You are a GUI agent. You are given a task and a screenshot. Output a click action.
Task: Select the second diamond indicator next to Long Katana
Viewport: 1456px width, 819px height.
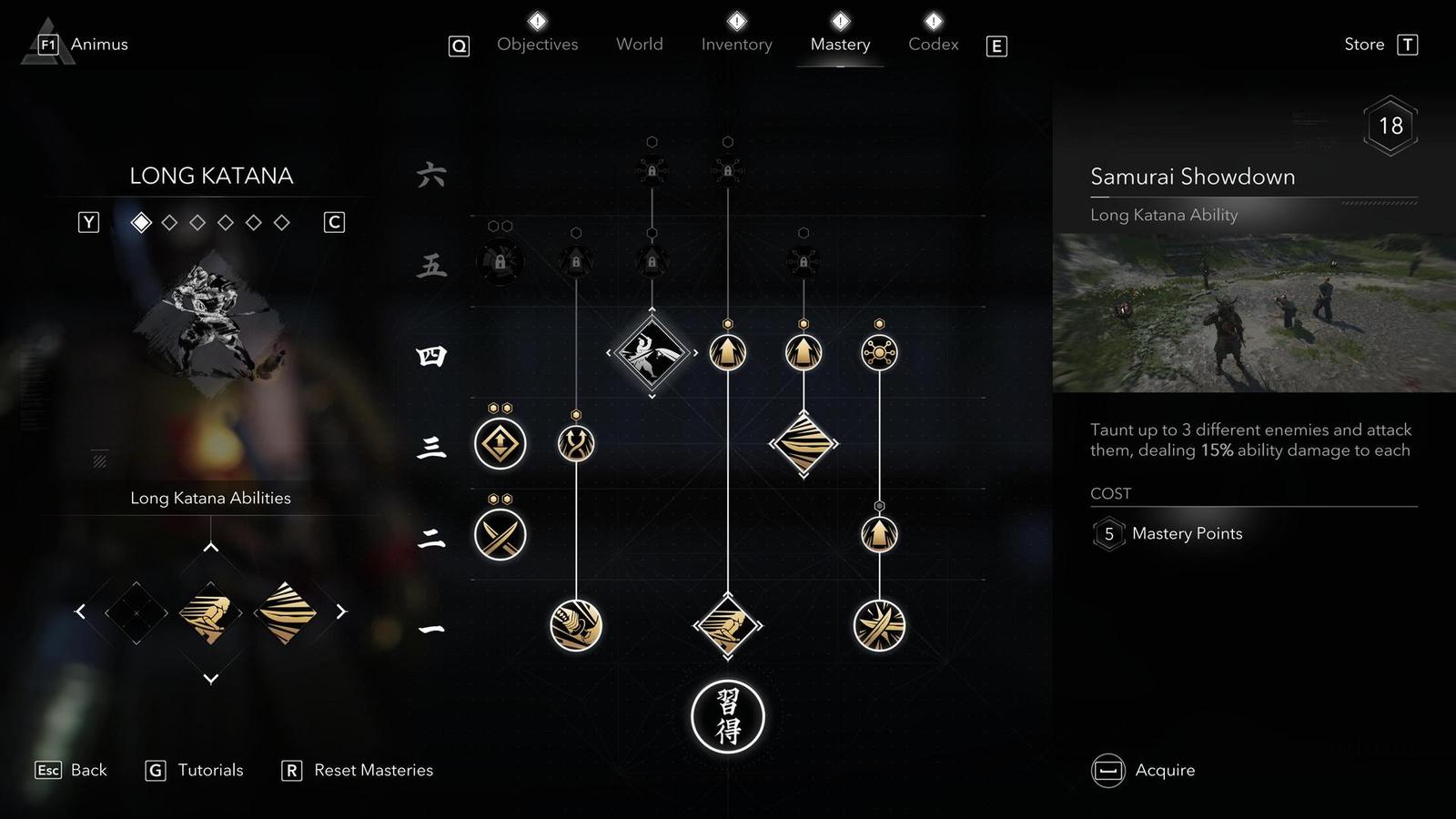[167, 221]
